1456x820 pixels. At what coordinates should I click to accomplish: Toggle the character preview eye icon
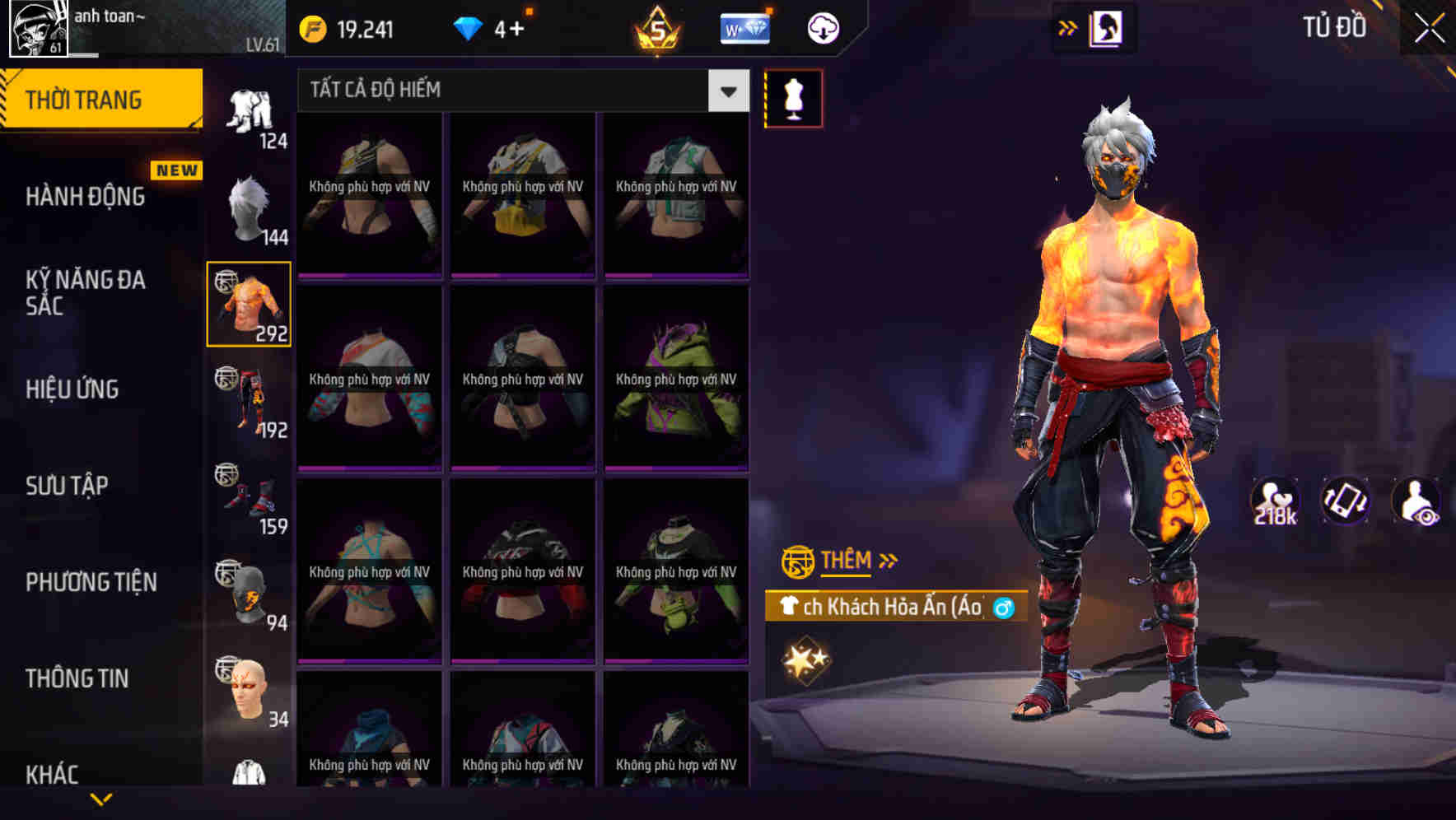(x=1416, y=501)
